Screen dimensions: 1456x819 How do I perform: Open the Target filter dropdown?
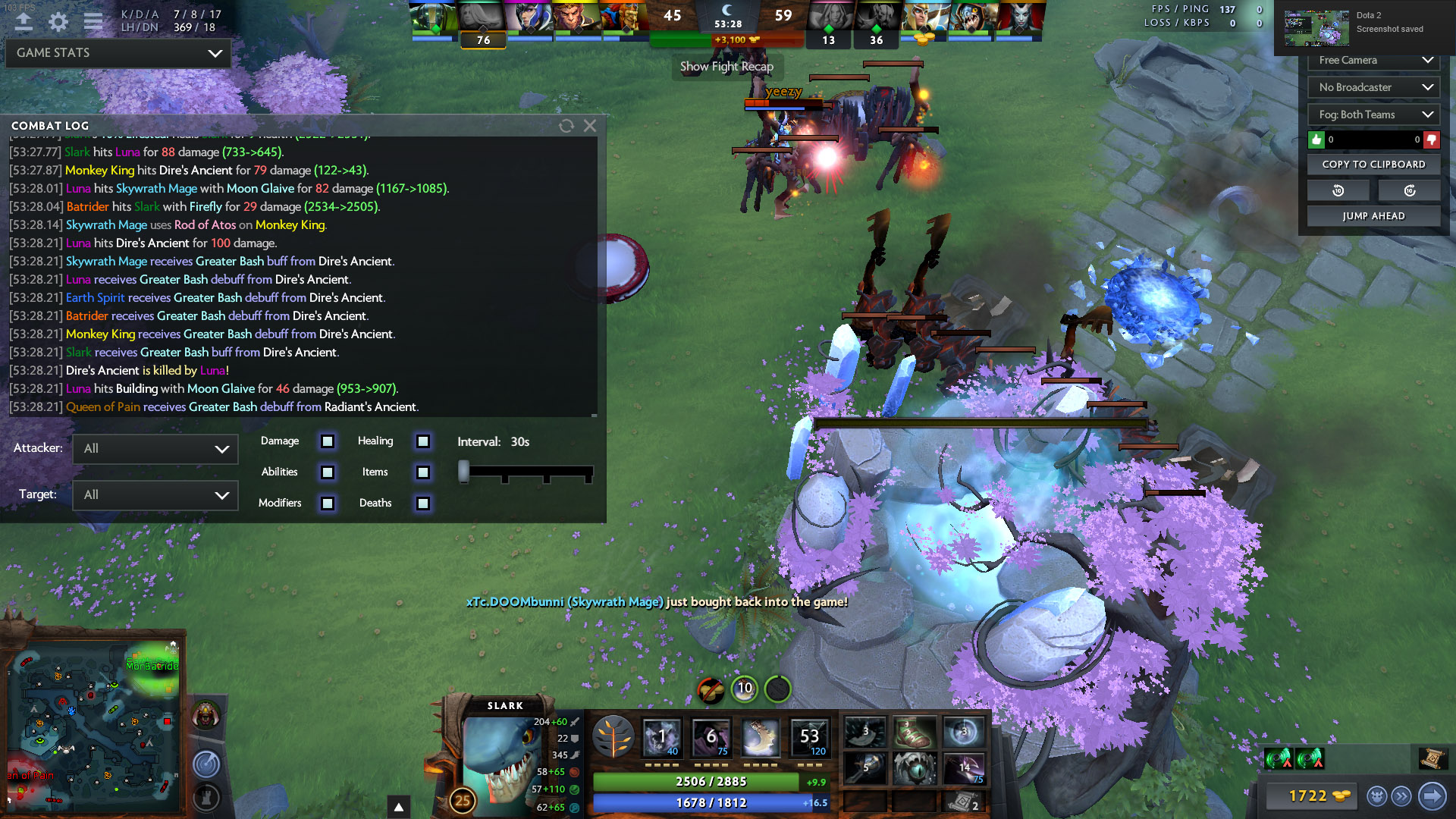click(155, 495)
